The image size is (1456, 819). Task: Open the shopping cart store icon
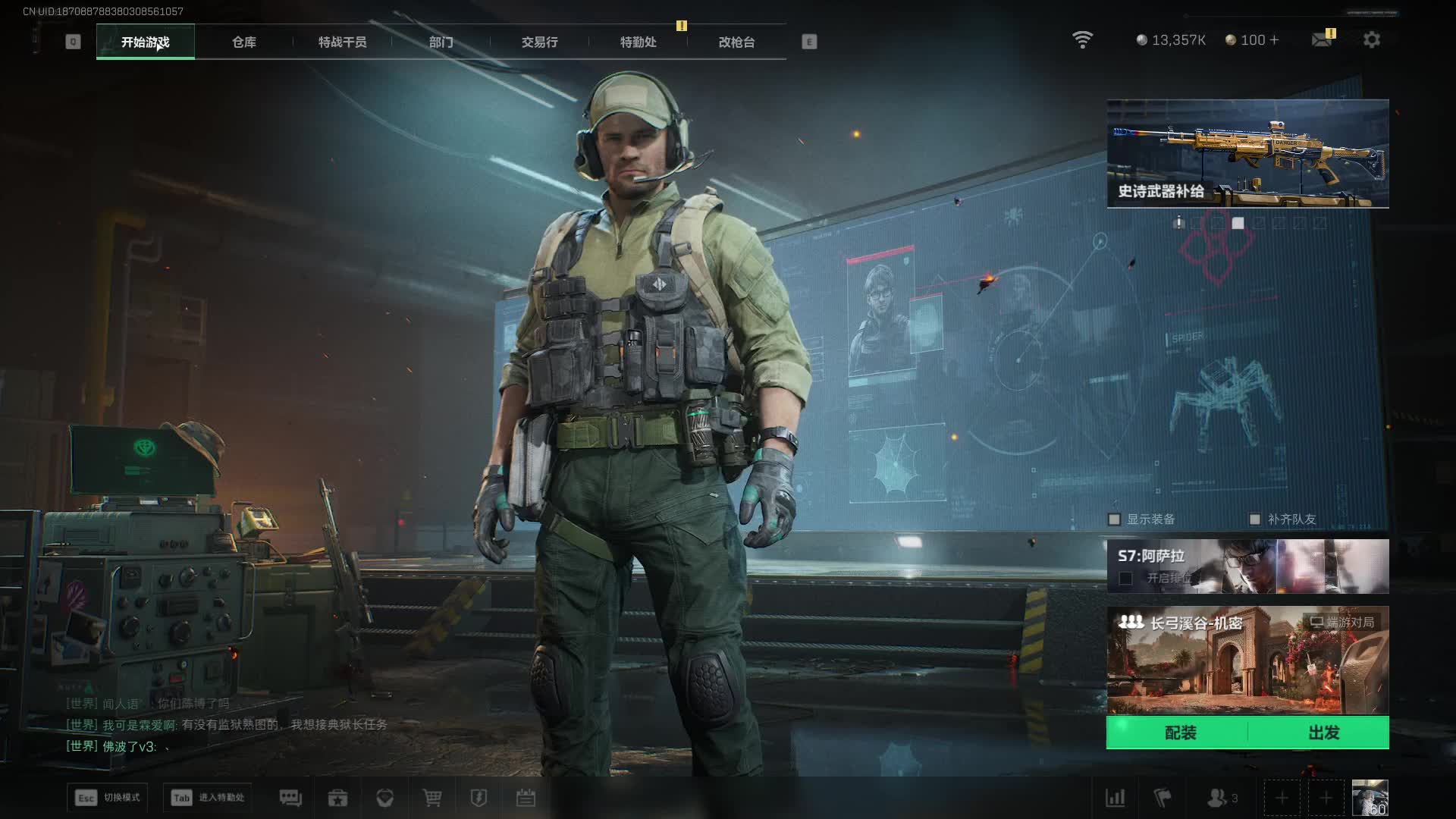pyautogui.click(x=432, y=798)
